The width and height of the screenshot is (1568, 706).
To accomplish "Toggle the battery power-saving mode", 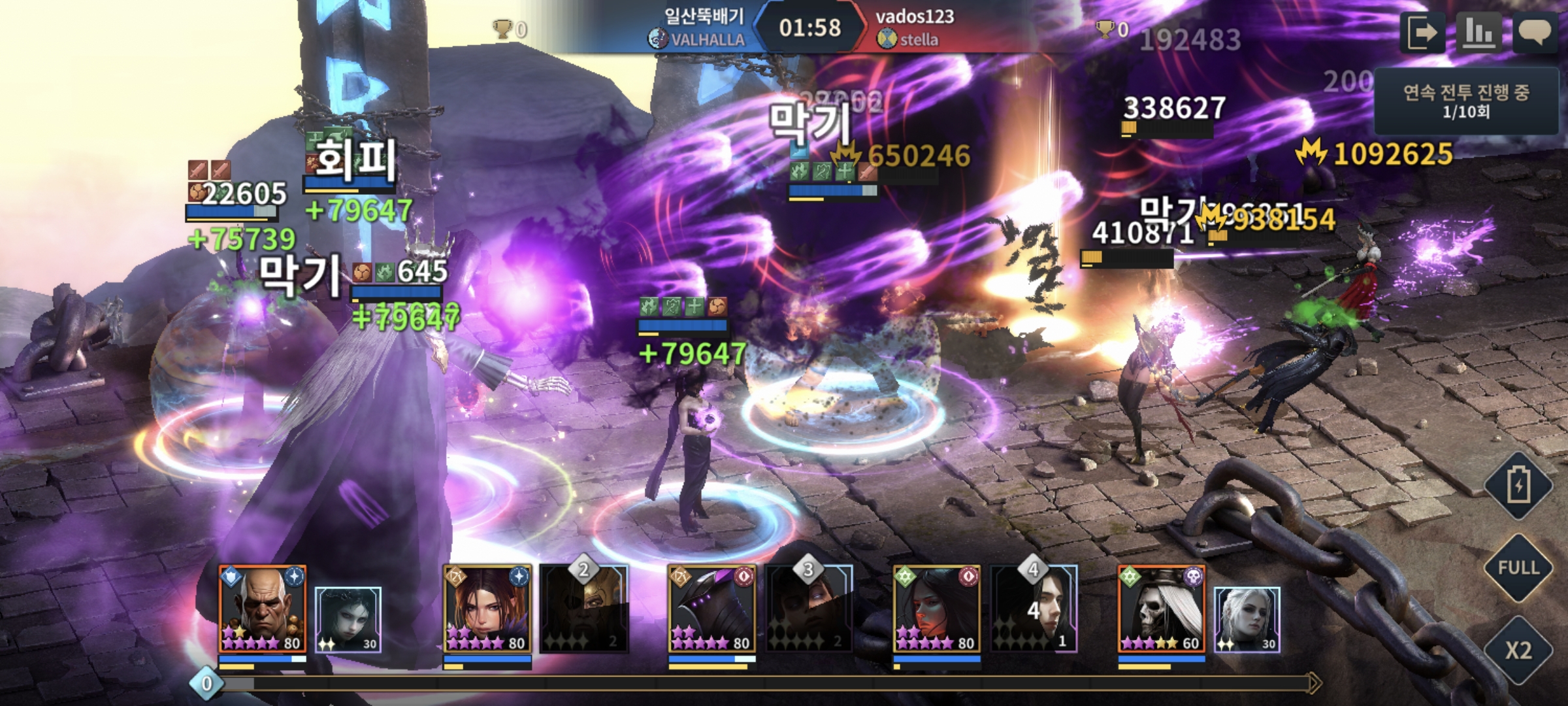I will (1518, 486).
